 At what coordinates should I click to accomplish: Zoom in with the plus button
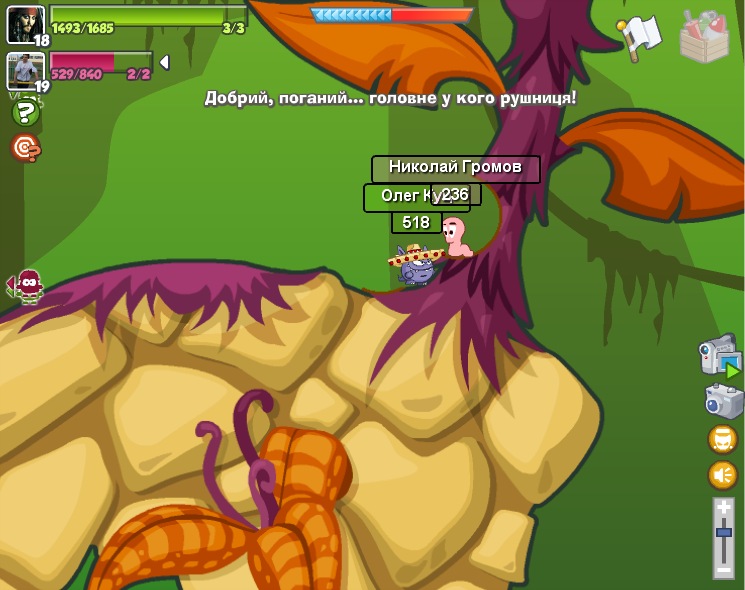coord(723,509)
